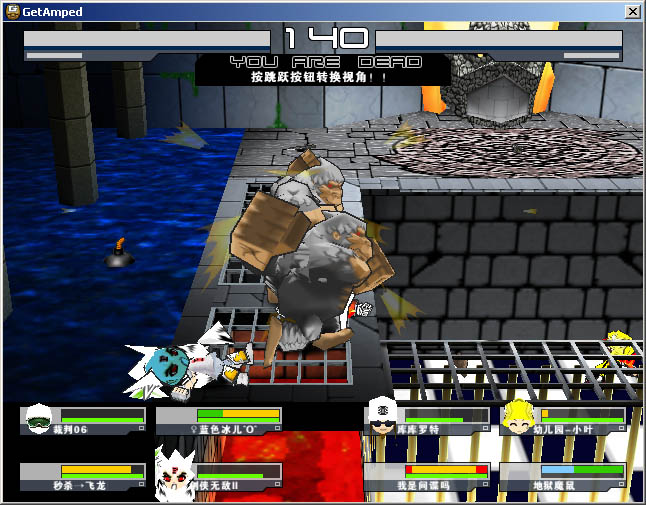Close the GetAmped window

632,12
